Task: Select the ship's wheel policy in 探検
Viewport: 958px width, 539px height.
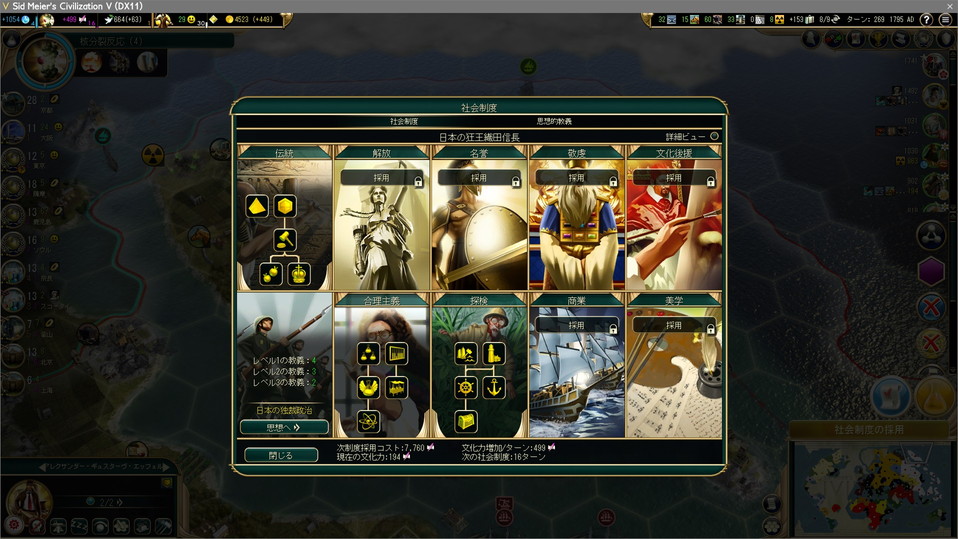Action: click(x=466, y=387)
